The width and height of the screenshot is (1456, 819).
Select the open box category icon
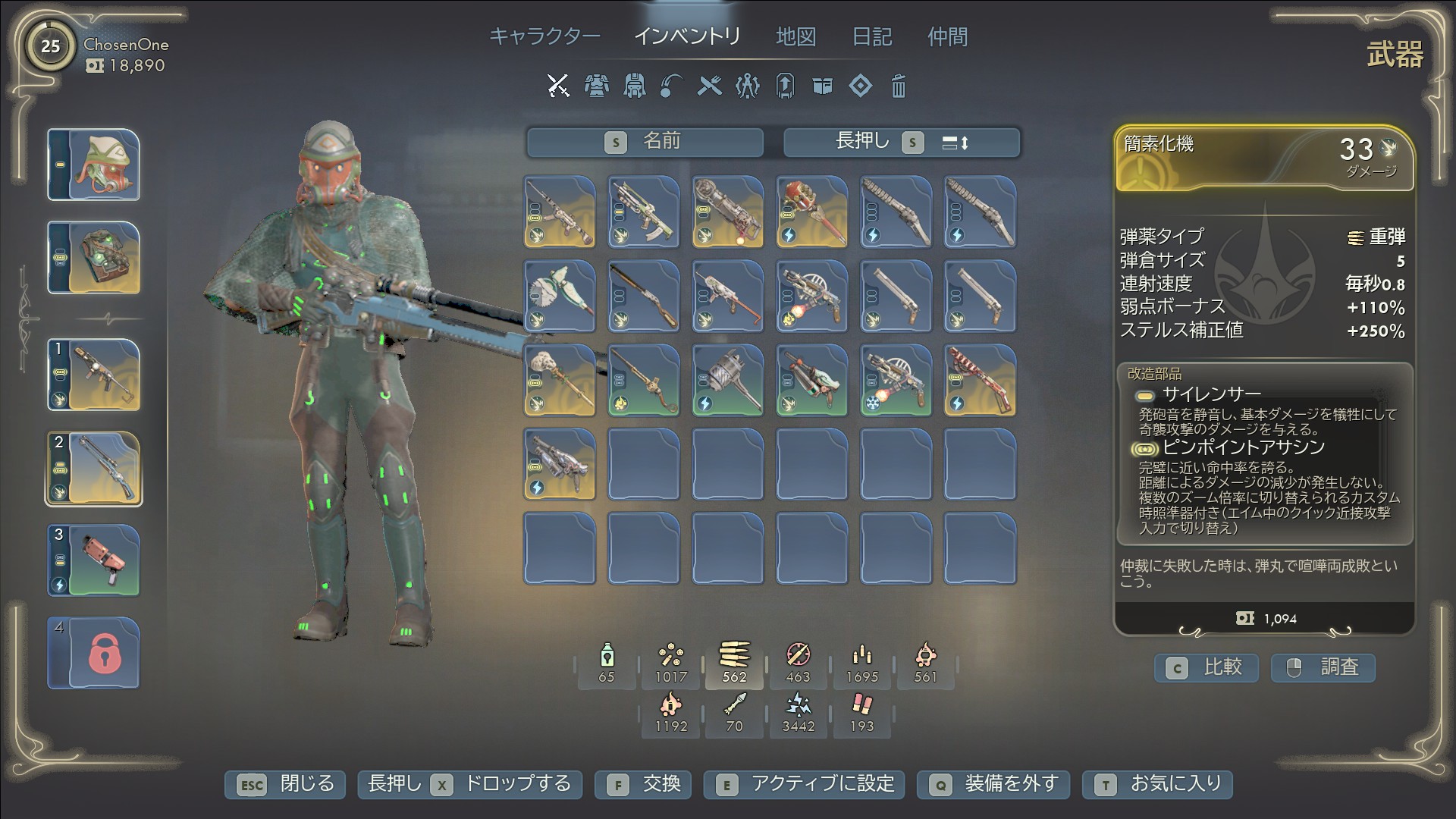click(822, 86)
